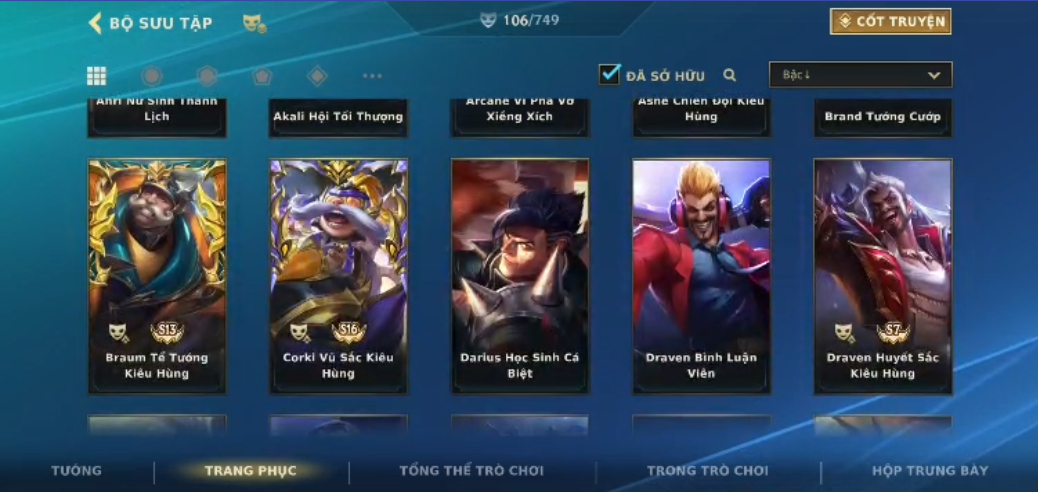
Task: Switch to the Trong Trò Chơi tab
Action: pyautogui.click(x=707, y=471)
